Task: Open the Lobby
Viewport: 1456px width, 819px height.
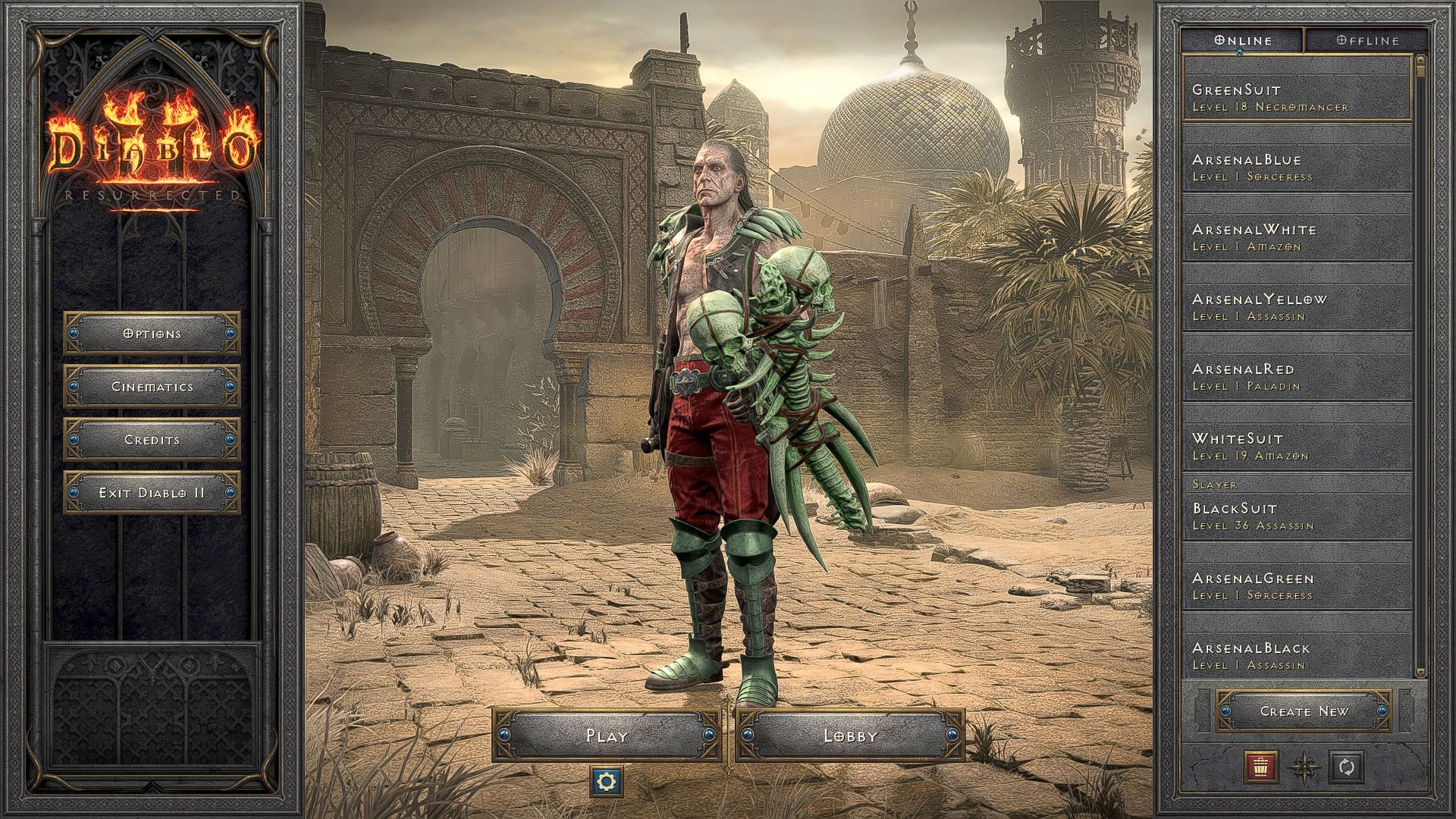Action: [851, 735]
